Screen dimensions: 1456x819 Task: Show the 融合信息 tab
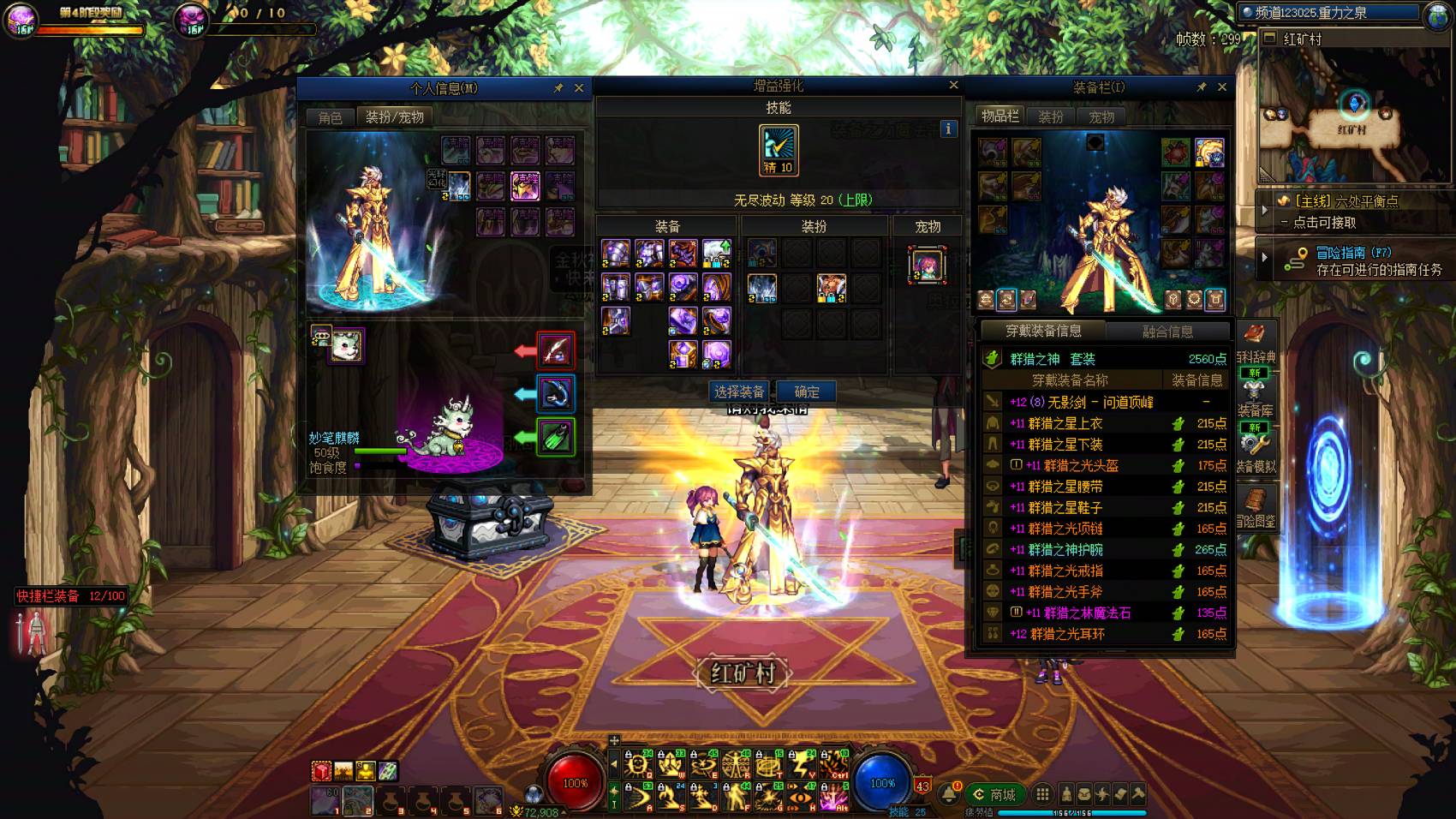tap(1167, 332)
